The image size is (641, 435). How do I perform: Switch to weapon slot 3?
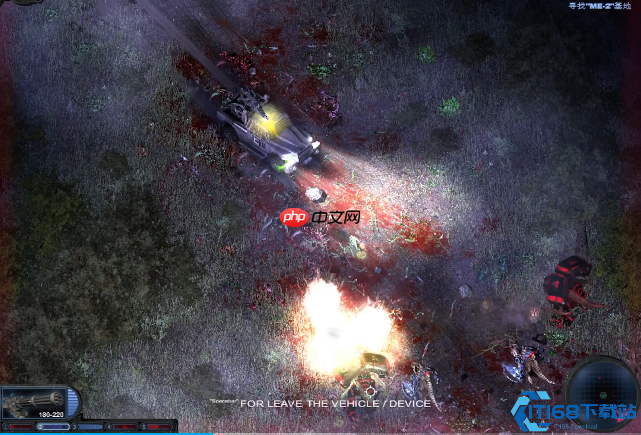click(x=89, y=427)
